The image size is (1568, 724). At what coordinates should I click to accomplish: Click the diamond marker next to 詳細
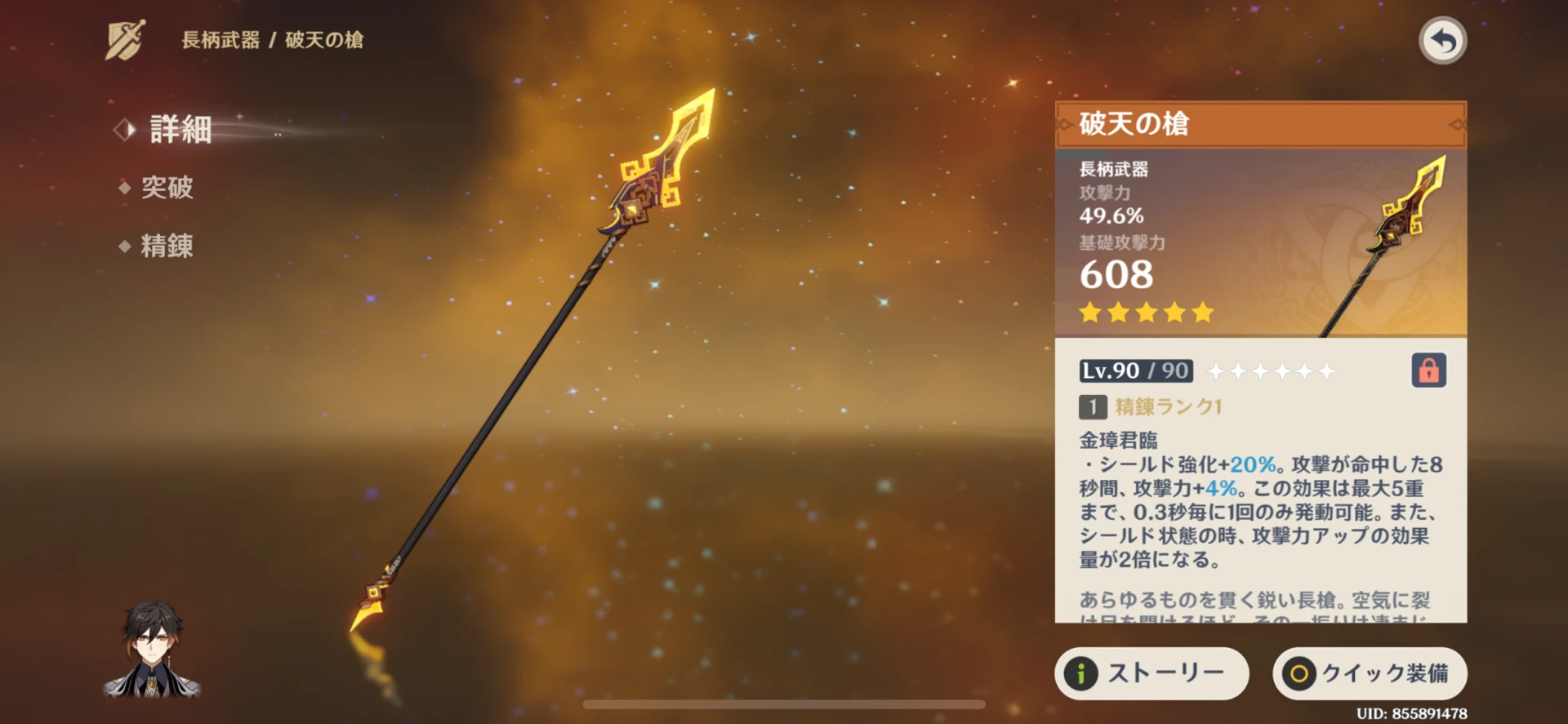coord(123,129)
